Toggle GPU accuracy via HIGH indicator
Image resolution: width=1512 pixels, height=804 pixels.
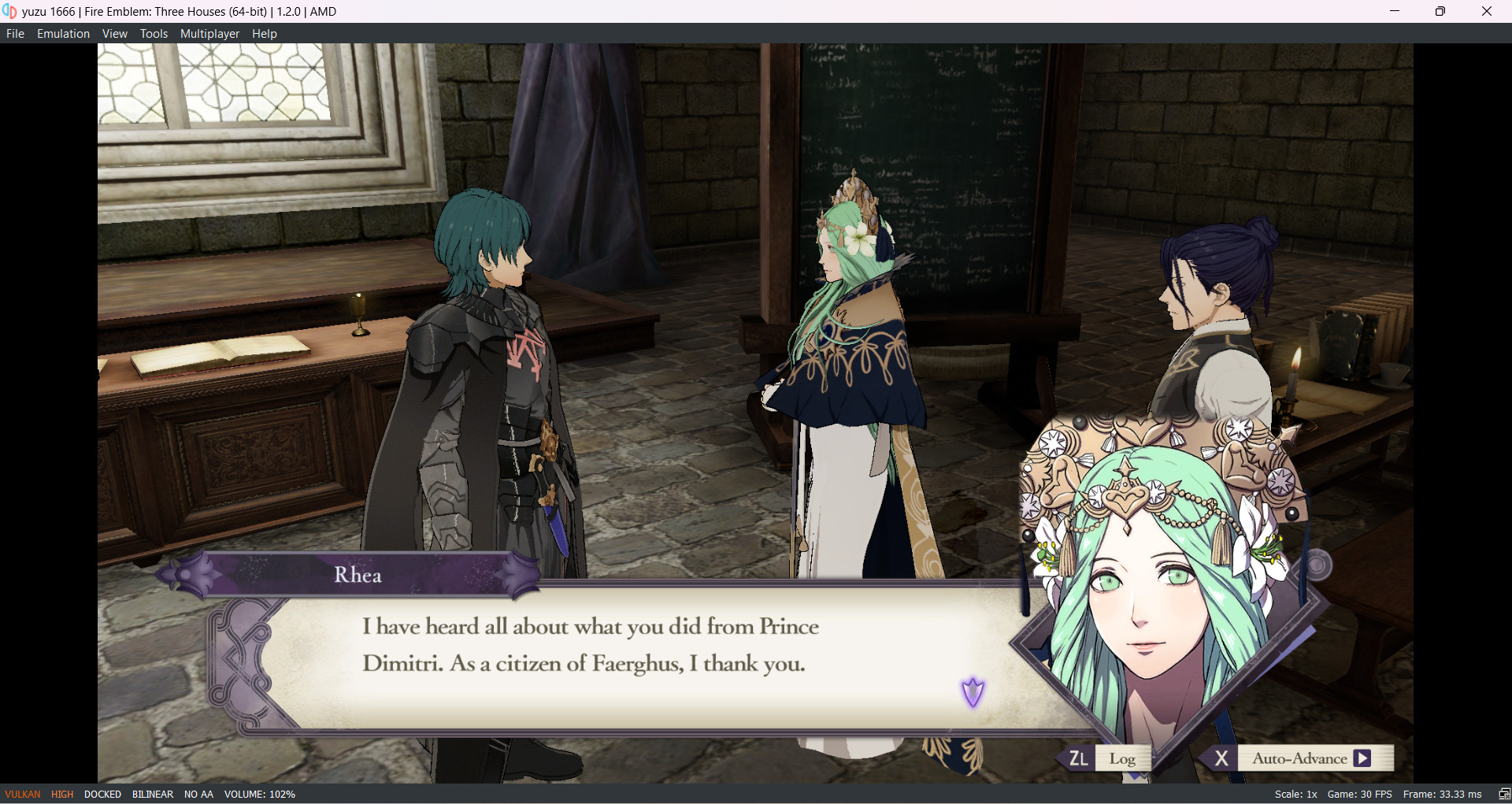tap(61, 794)
